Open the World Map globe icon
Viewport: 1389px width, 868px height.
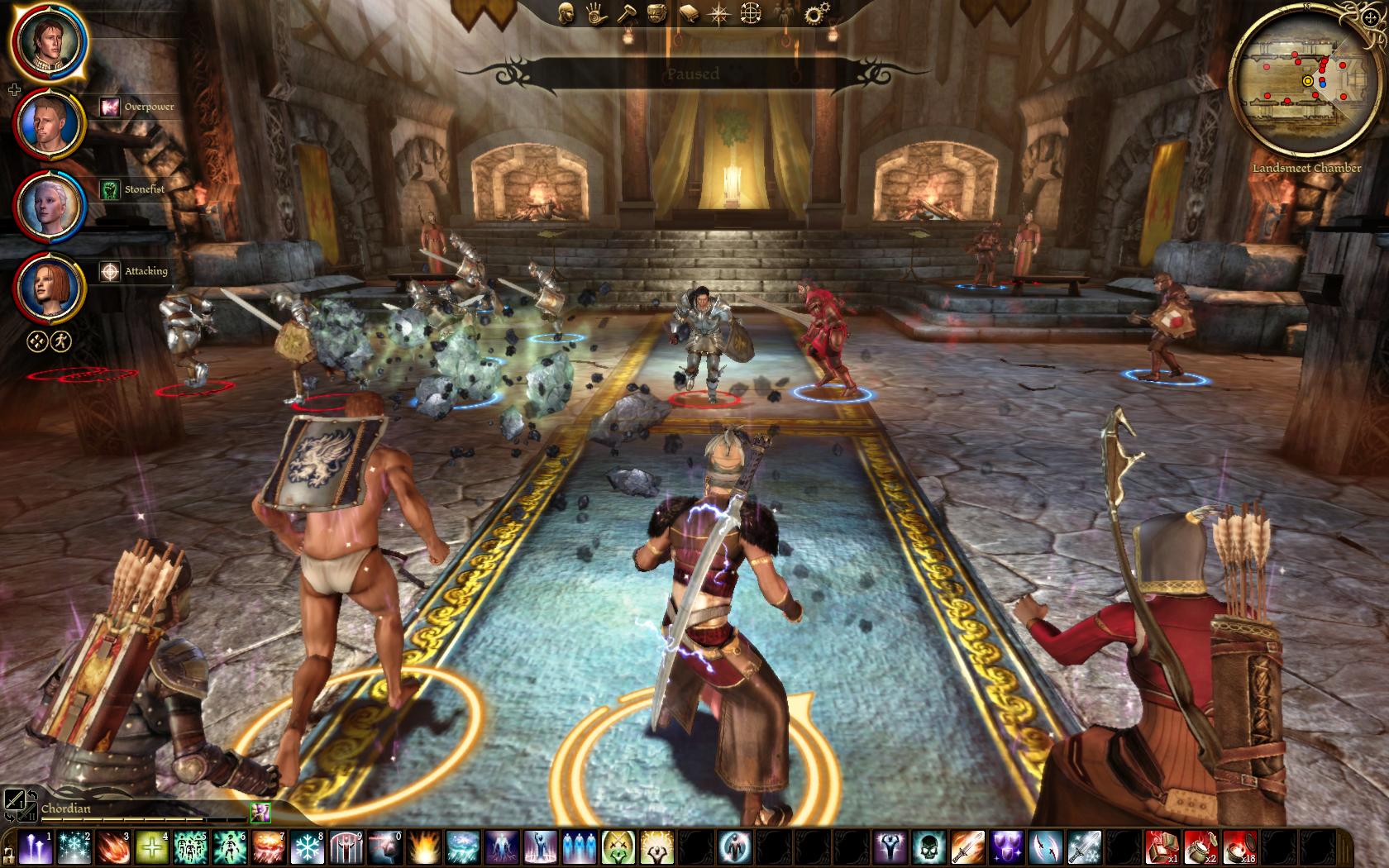(751, 13)
